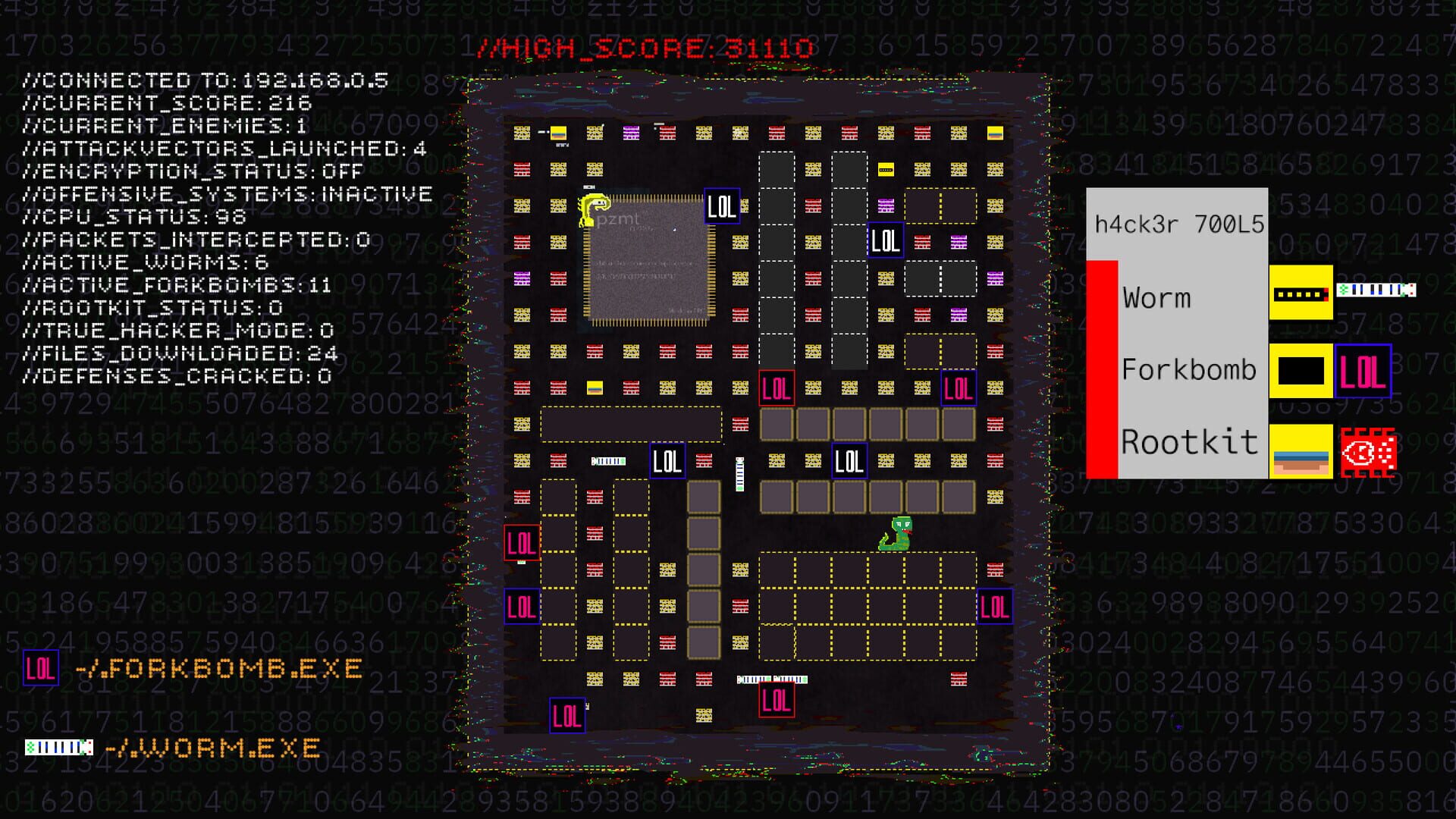1456x819 pixels.
Task: Click the red progress bar in the h4ck3r panel
Action: (1102, 368)
